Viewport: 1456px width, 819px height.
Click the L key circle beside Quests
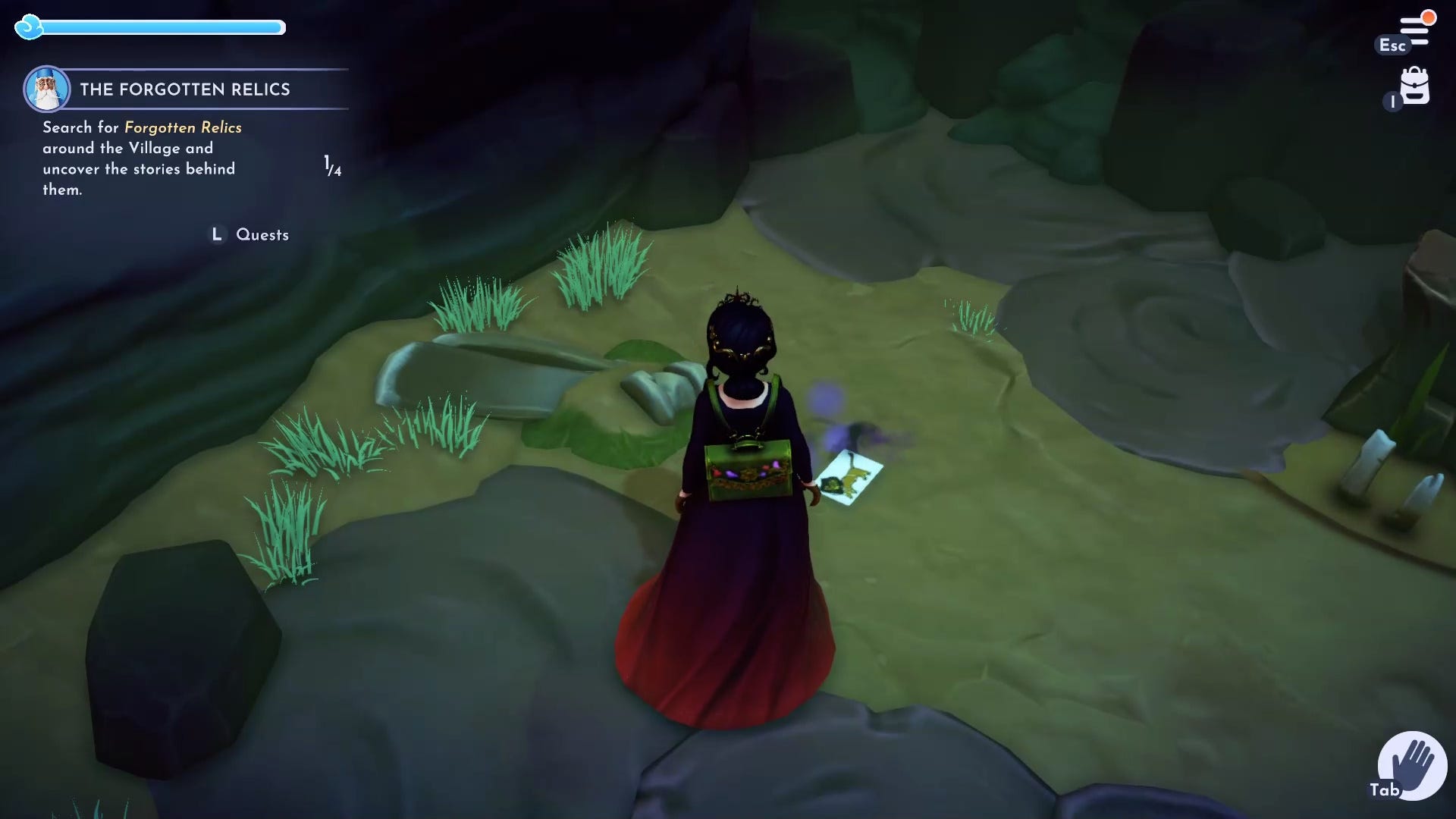click(x=217, y=234)
